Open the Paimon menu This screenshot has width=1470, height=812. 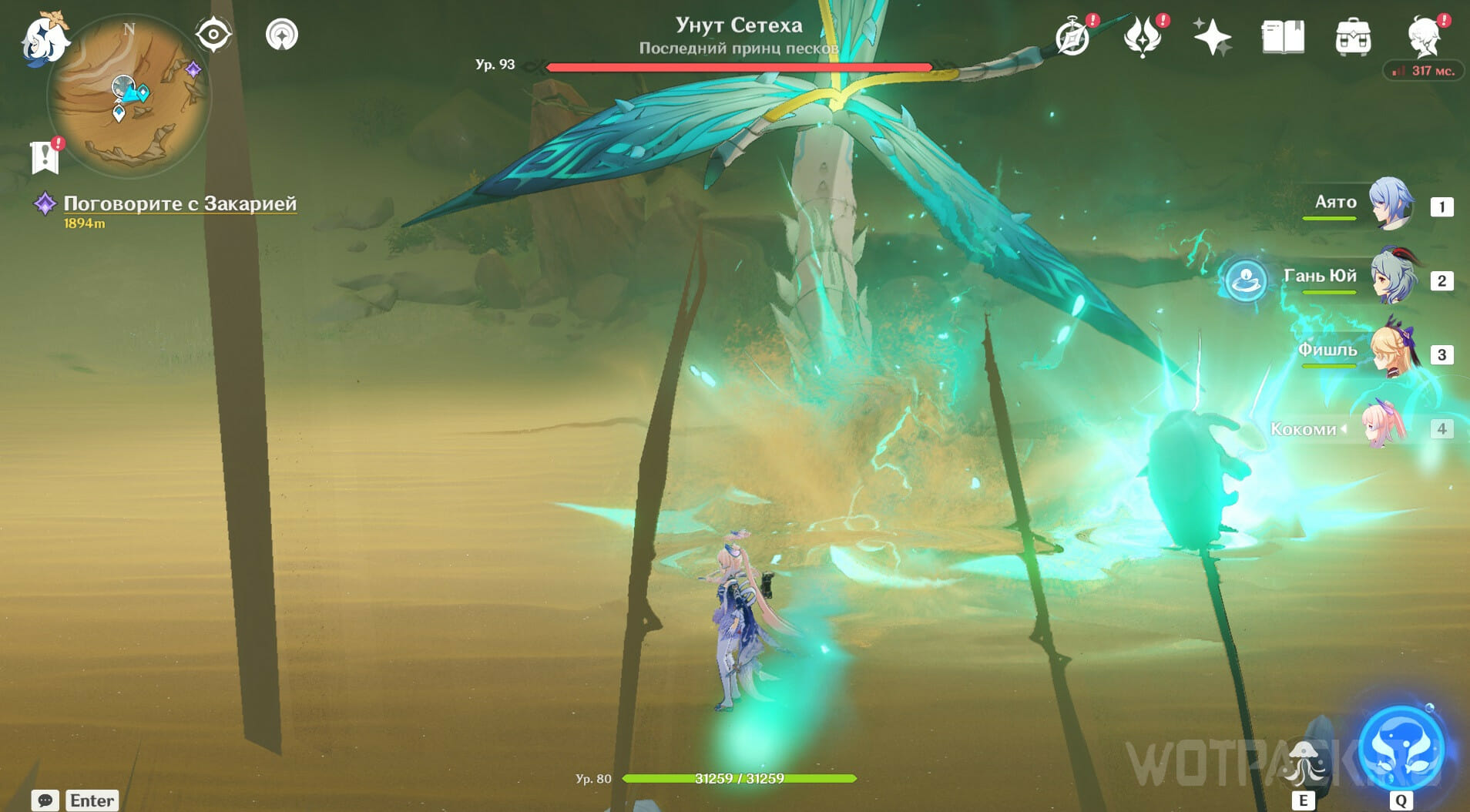click(43, 39)
